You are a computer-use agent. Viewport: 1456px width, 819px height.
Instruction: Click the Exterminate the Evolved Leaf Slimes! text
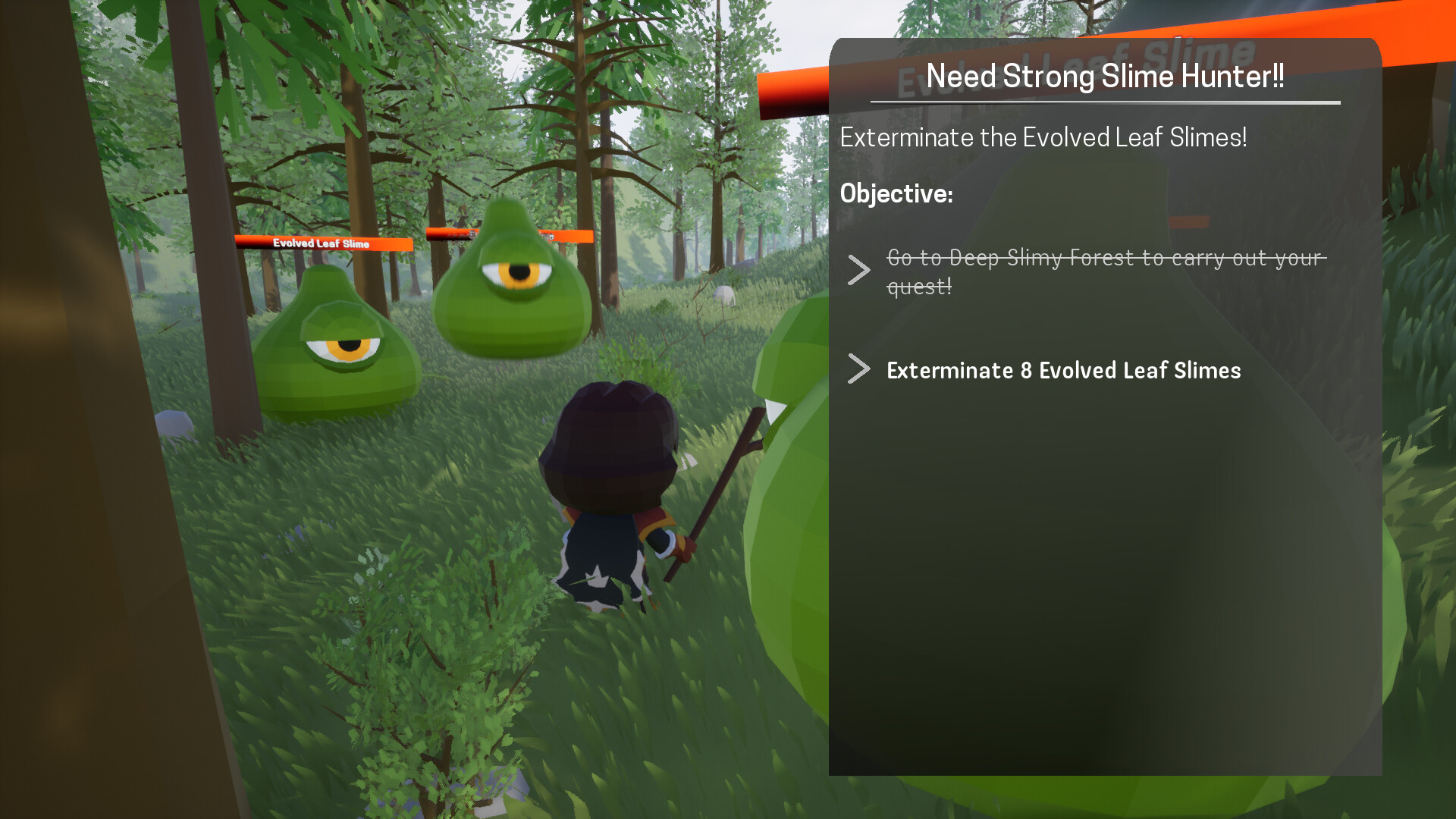pyautogui.click(x=1044, y=138)
